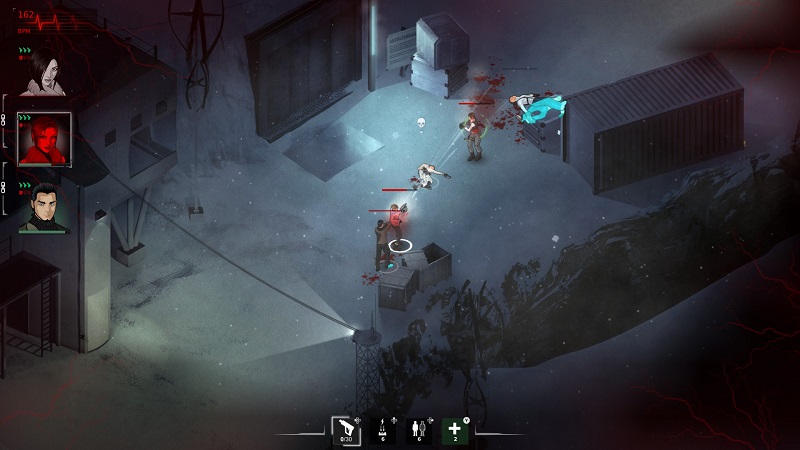Select the red-tinted wounded character portrait
Image resolution: width=800 pixels, height=450 pixels.
pyautogui.click(x=45, y=139)
